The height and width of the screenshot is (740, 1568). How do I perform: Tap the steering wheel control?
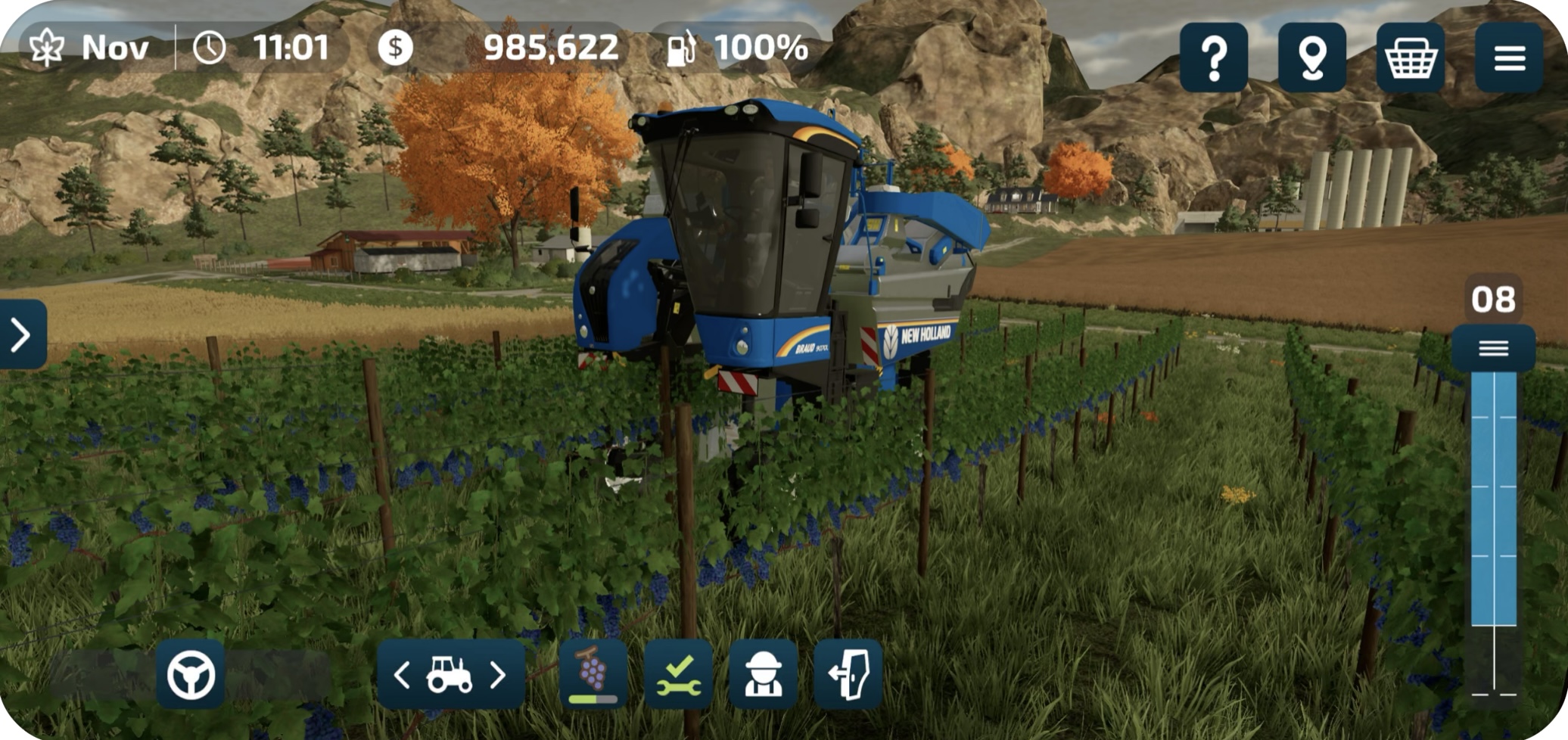pos(191,674)
